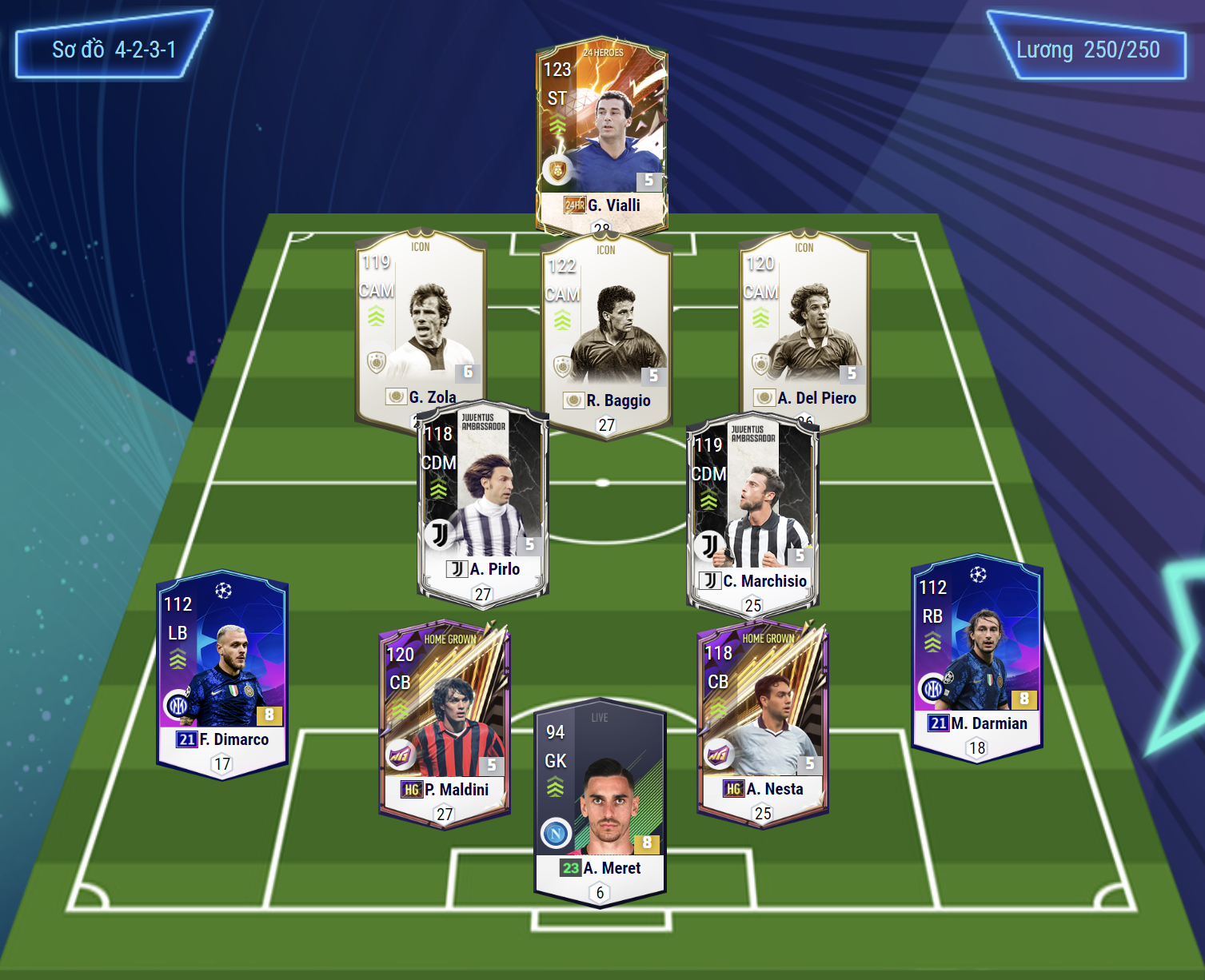Open the 4-2-3-1 formation panel
The height and width of the screenshot is (980, 1205).
tap(114, 50)
